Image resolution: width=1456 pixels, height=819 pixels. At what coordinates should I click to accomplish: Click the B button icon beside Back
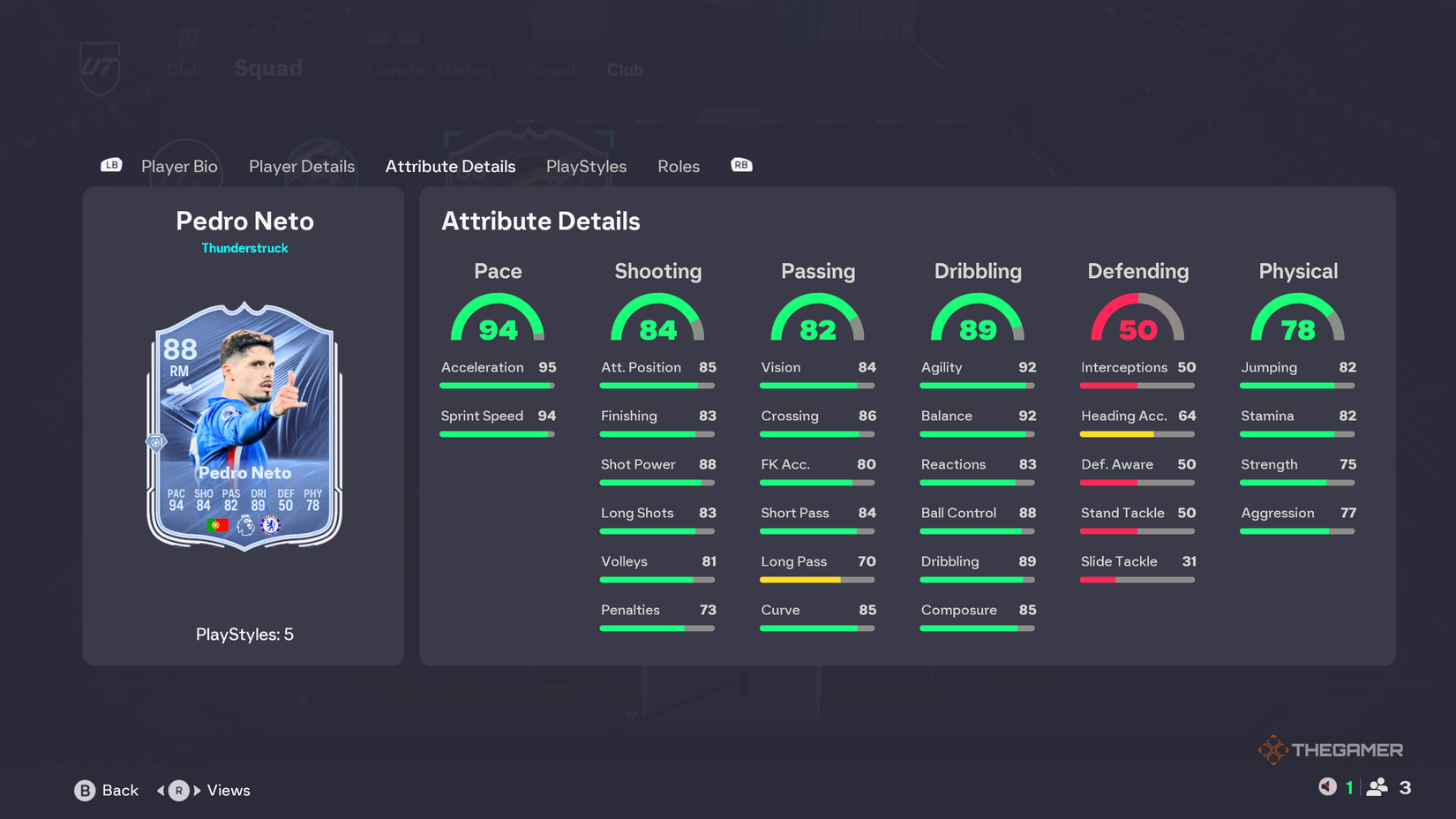(x=83, y=790)
